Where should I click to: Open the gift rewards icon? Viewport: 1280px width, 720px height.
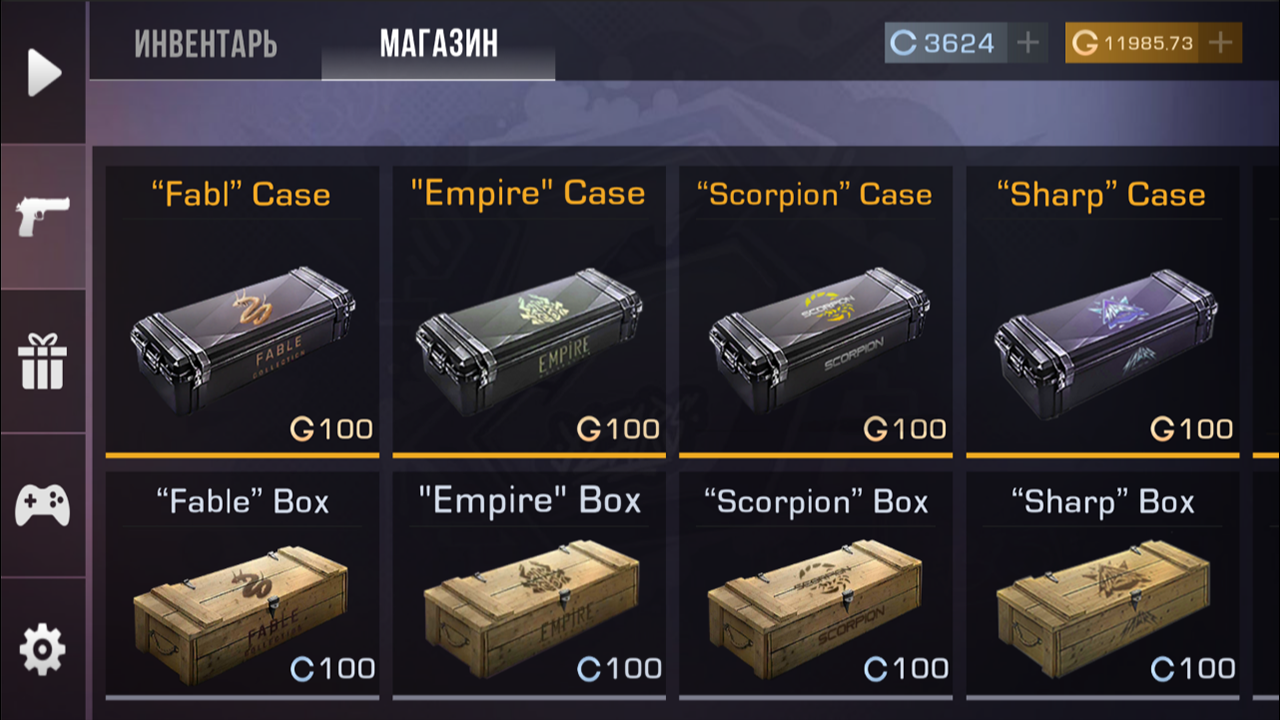[x=42, y=362]
